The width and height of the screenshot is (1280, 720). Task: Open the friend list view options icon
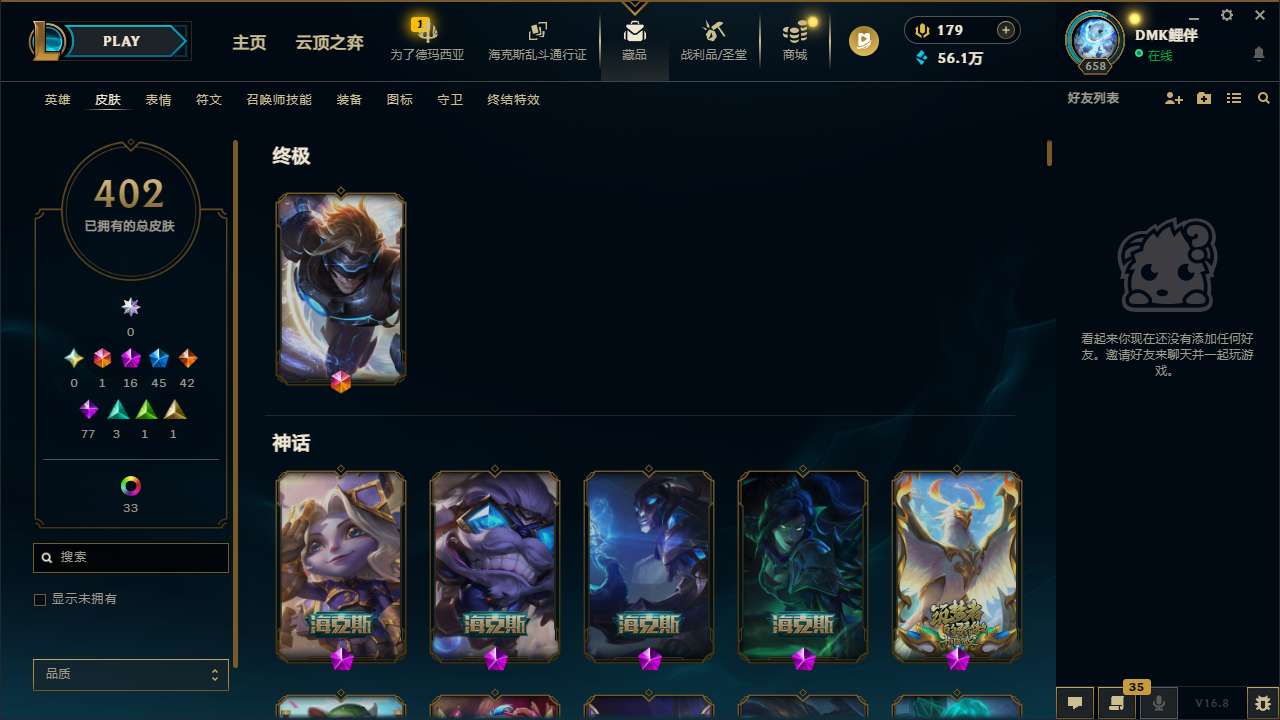click(x=1234, y=98)
